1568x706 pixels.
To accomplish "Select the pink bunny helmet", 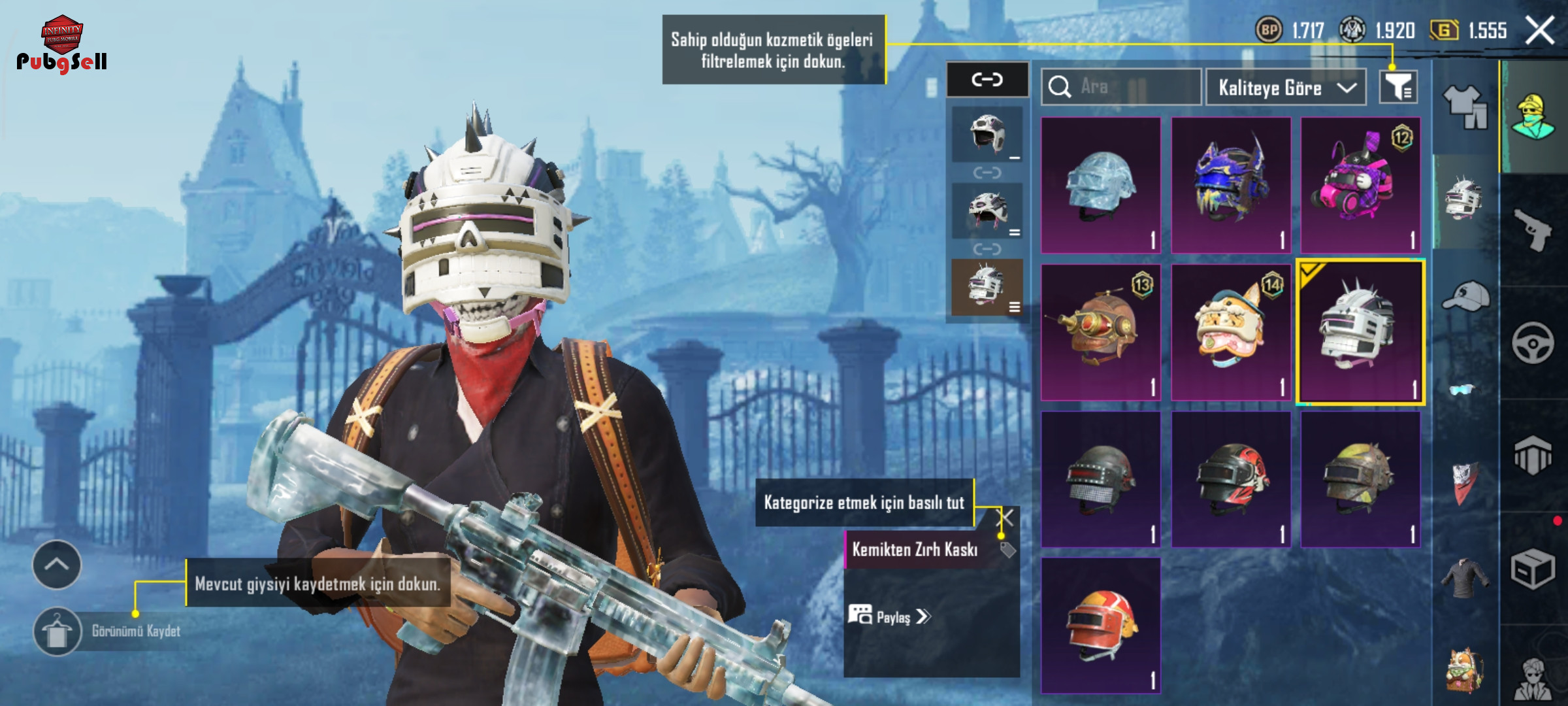I will point(1360,185).
